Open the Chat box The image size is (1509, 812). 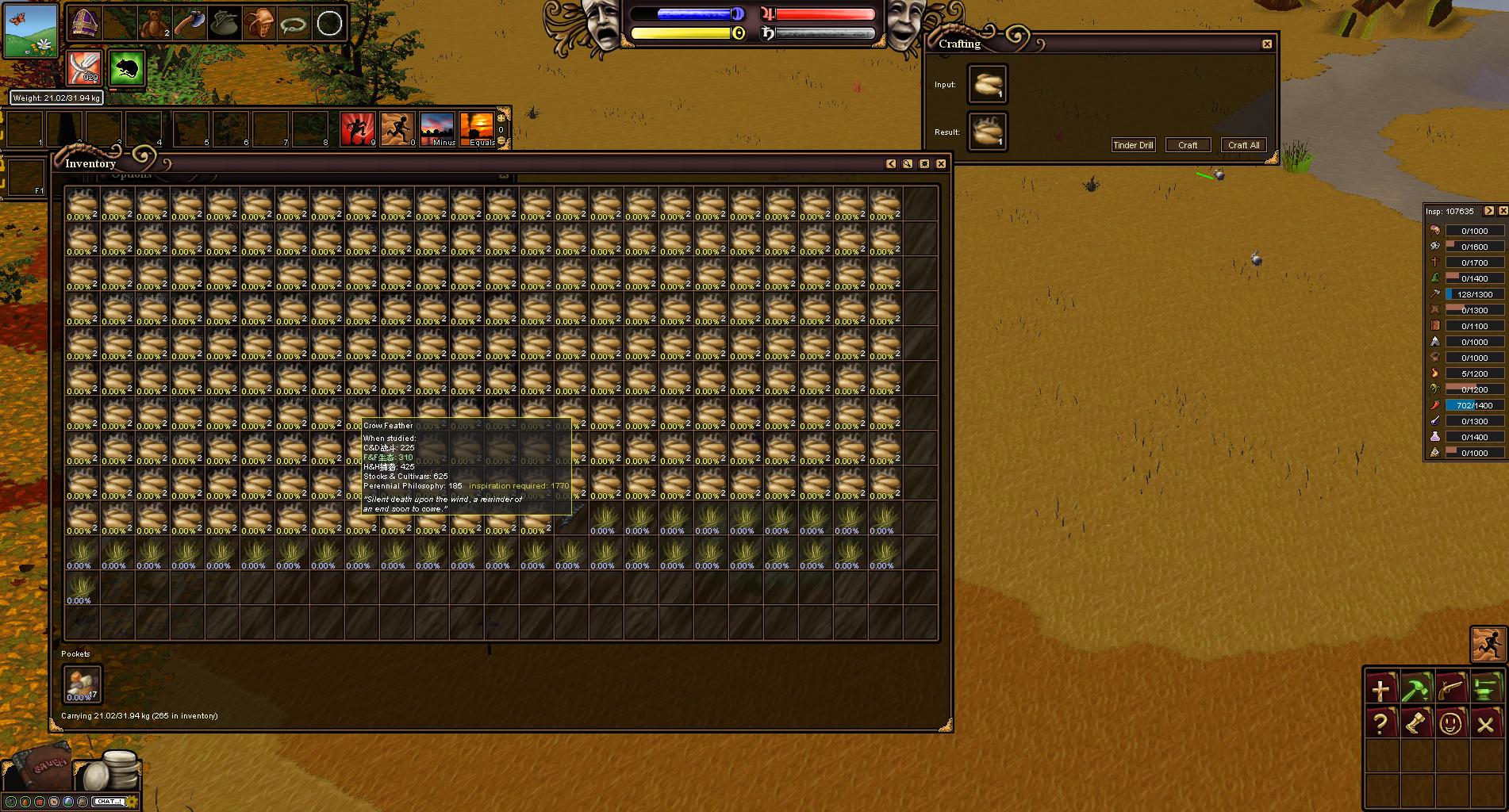click(x=109, y=802)
